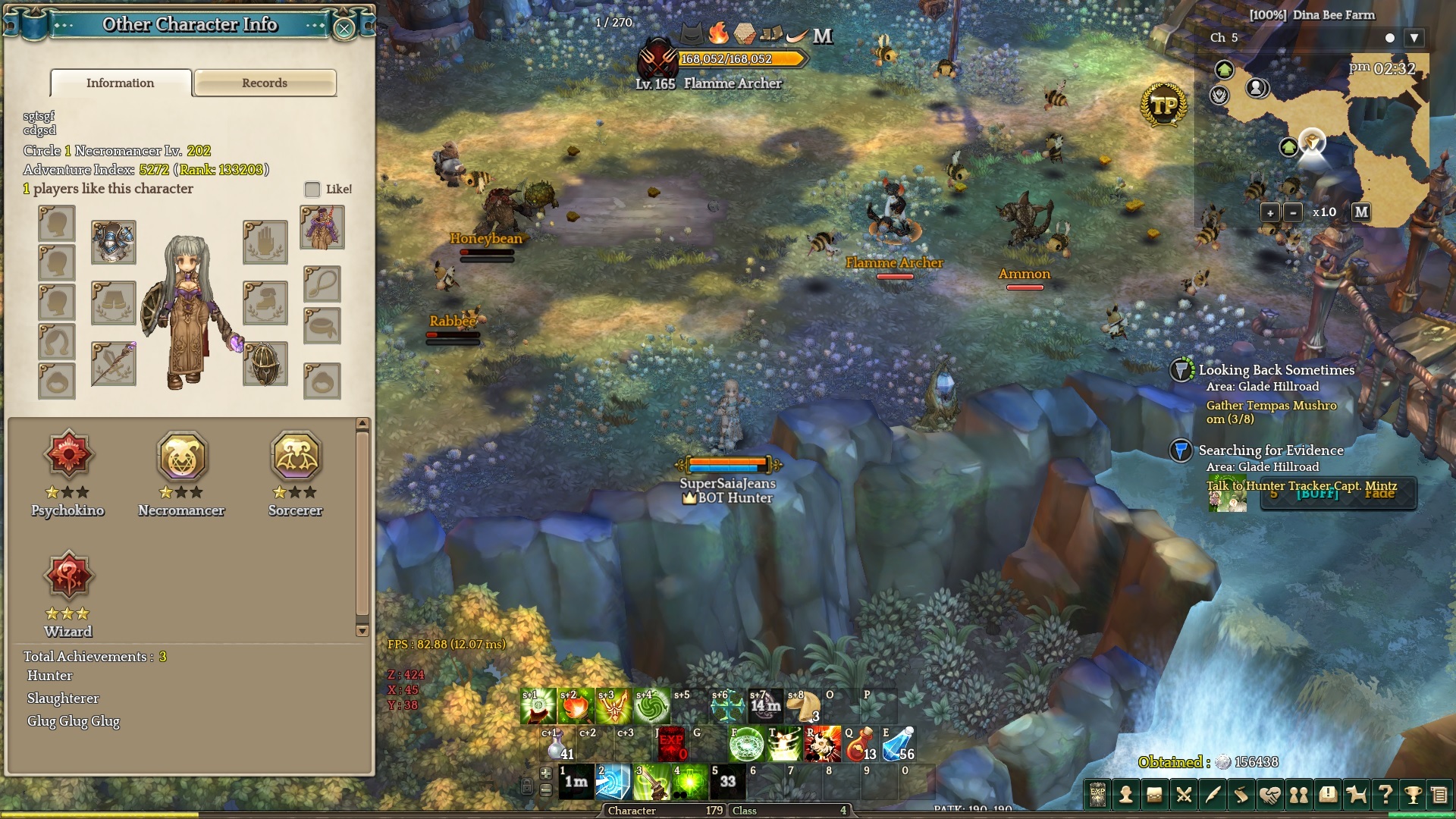This screenshot has height=819, width=1456.
Task: Switch to the Records tab
Action: tap(265, 83)
